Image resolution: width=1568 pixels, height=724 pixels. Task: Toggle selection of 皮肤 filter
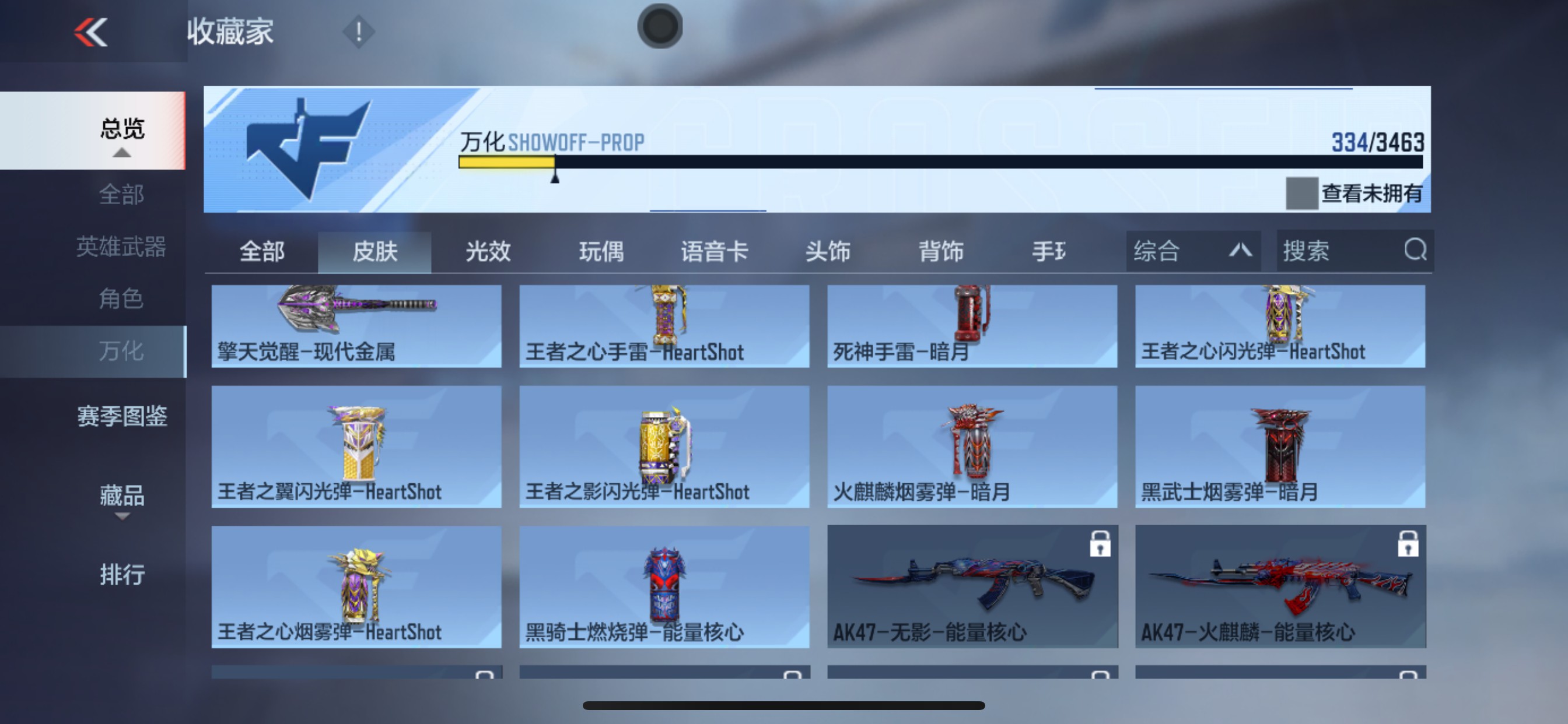click(375, 251)
